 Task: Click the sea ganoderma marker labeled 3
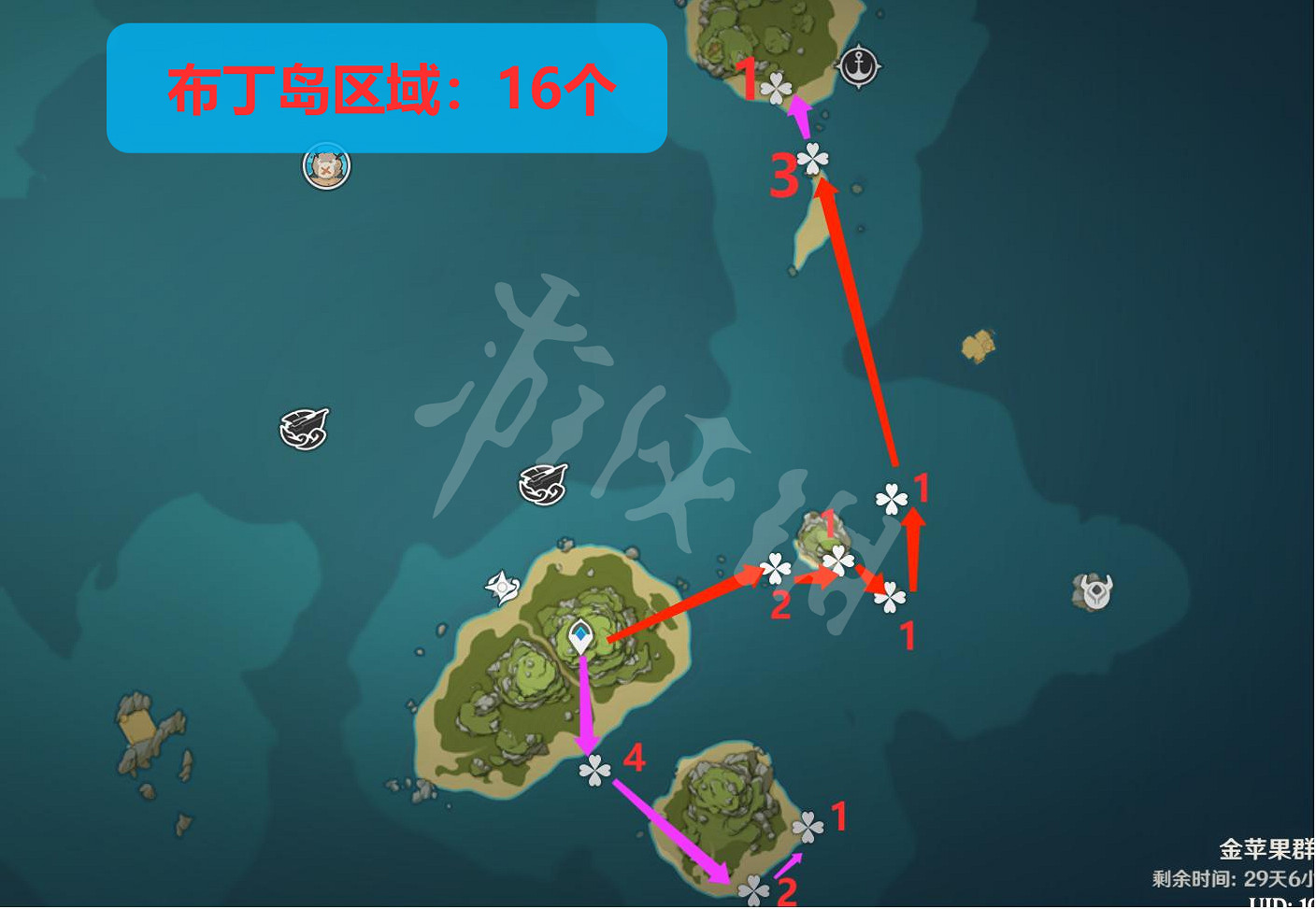click(x=812, y=161)
